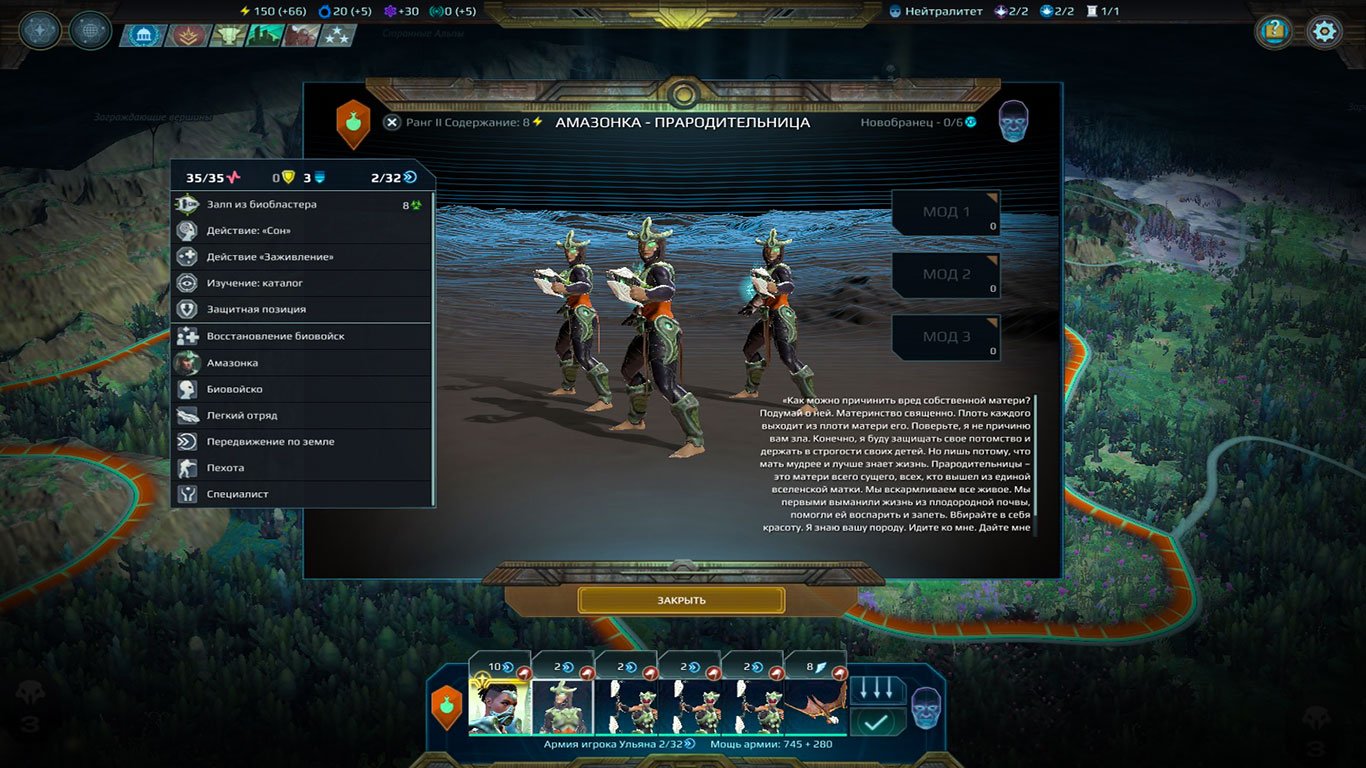The image size is (1366, 768).
Task: Open the help question mark panel
Action: coord(1272,31)
